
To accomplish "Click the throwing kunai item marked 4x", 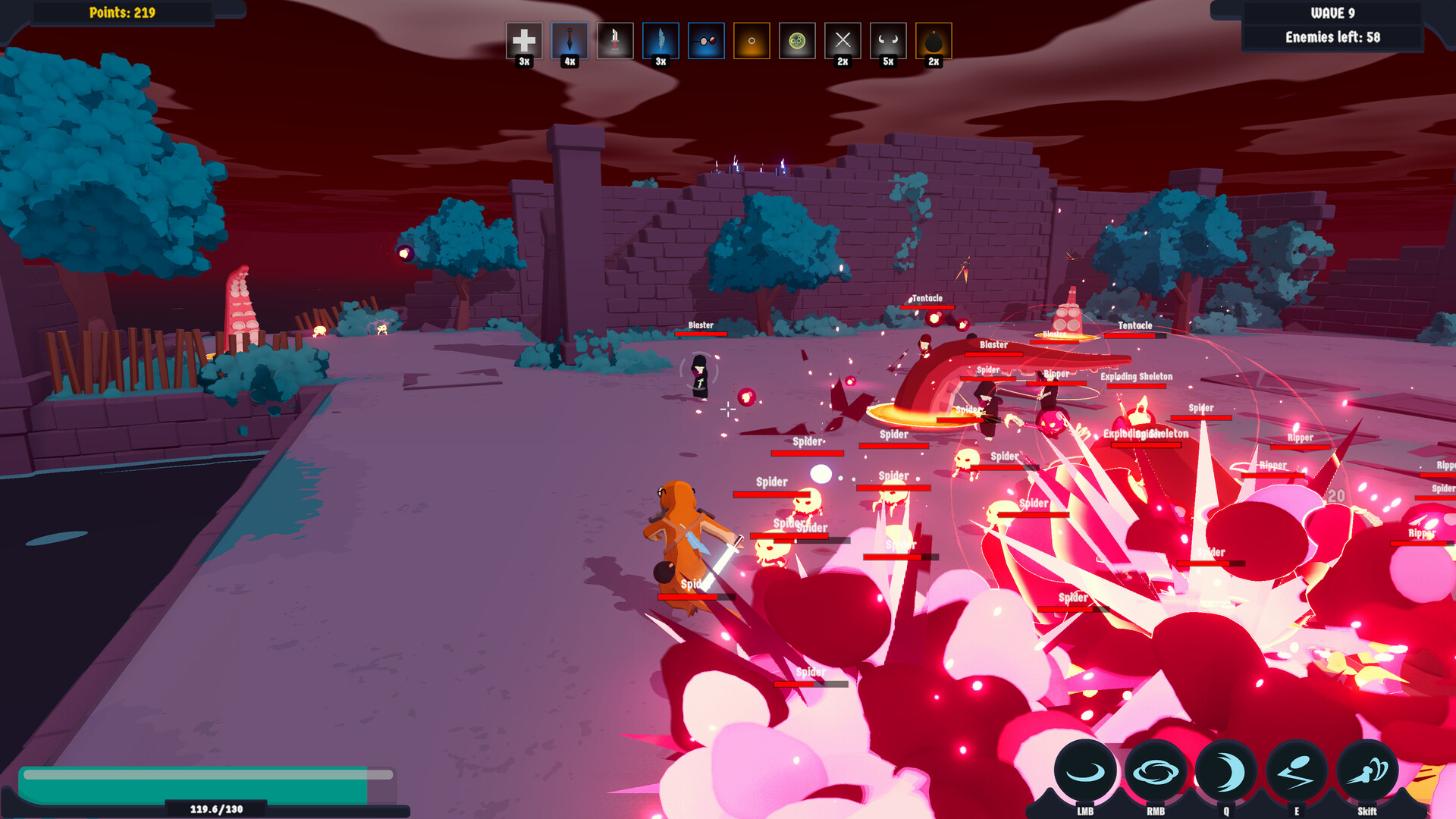I will (568, 42).
